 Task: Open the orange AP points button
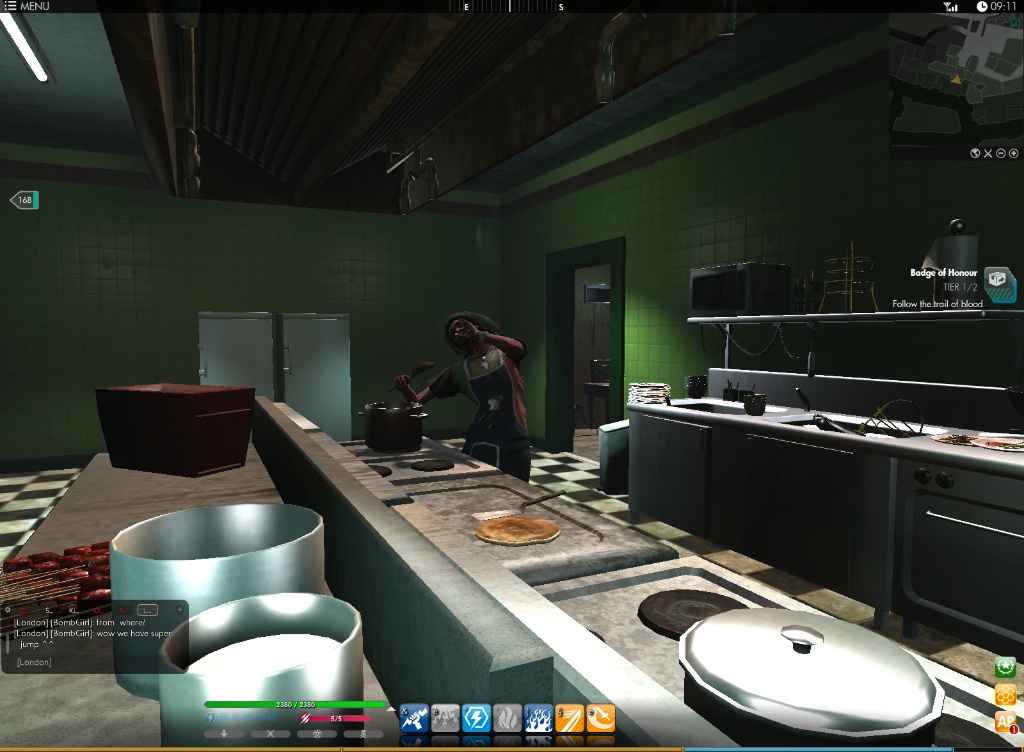[x=1005, y=722]
